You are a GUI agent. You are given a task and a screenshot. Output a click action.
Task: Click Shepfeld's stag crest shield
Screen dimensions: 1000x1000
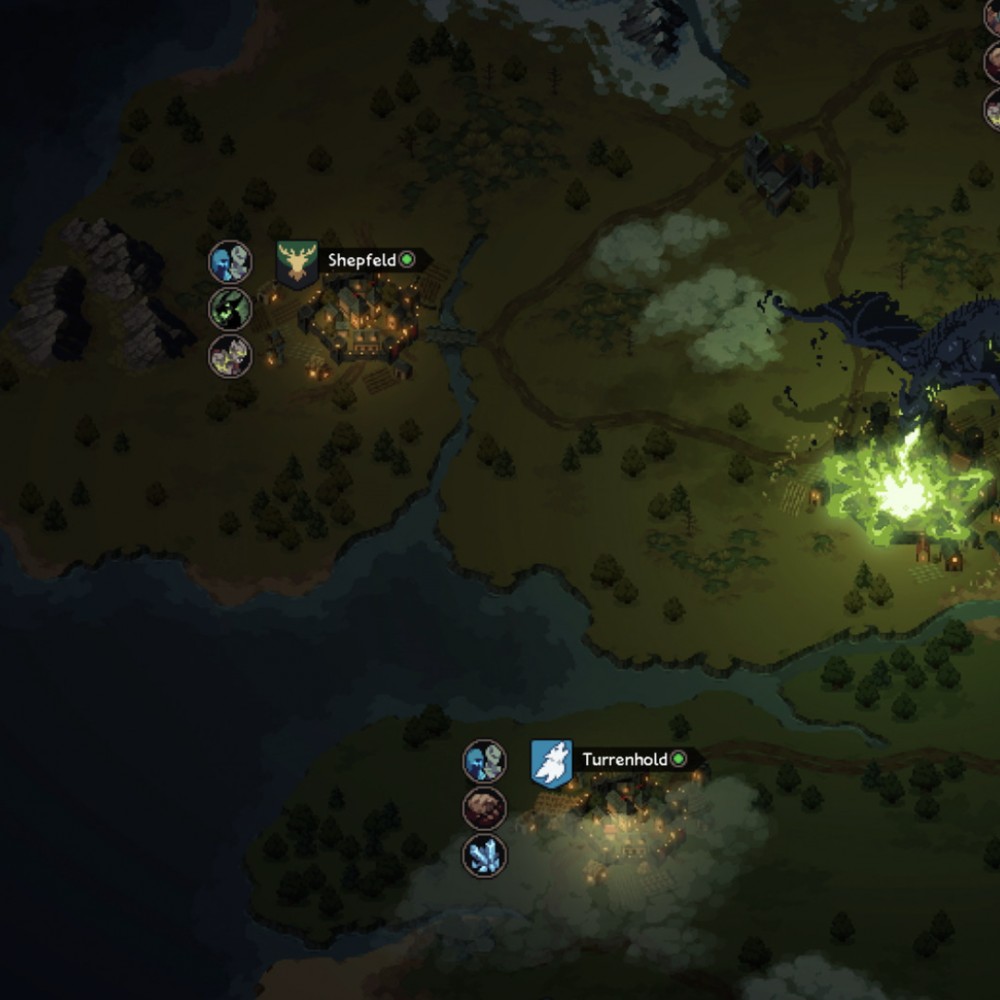pos(297,264)
